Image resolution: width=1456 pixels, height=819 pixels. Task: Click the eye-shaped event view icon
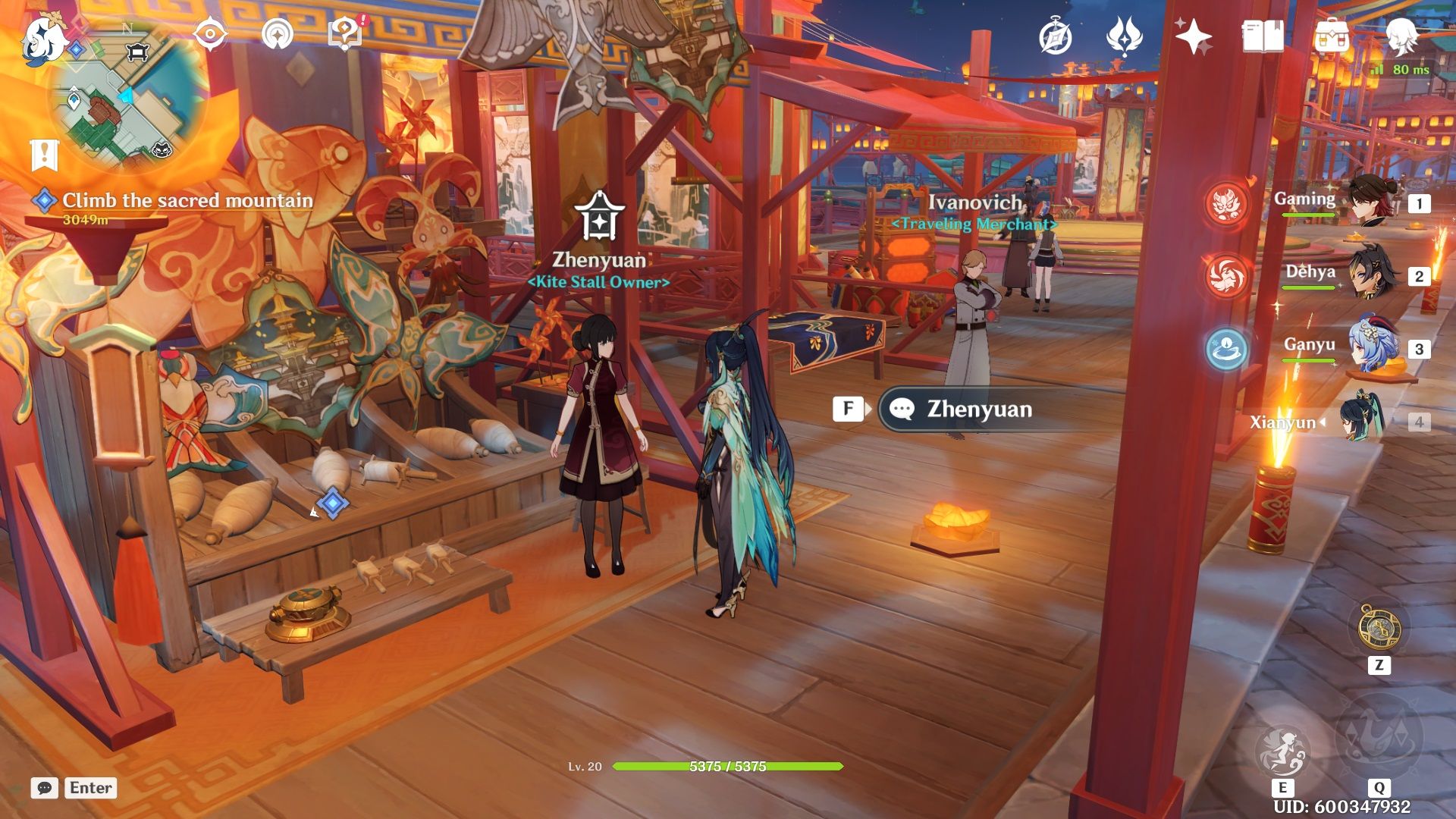(209, 33)
